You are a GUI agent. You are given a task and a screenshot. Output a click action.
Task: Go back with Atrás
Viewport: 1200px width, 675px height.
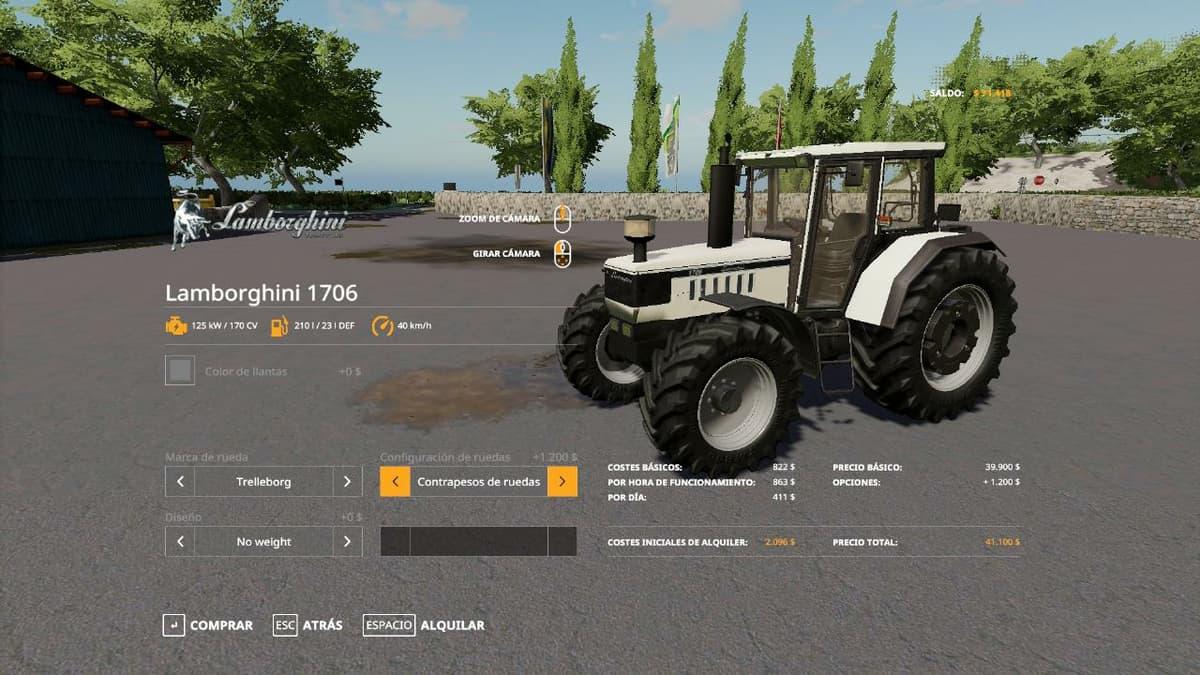click(x=308, y=625)
